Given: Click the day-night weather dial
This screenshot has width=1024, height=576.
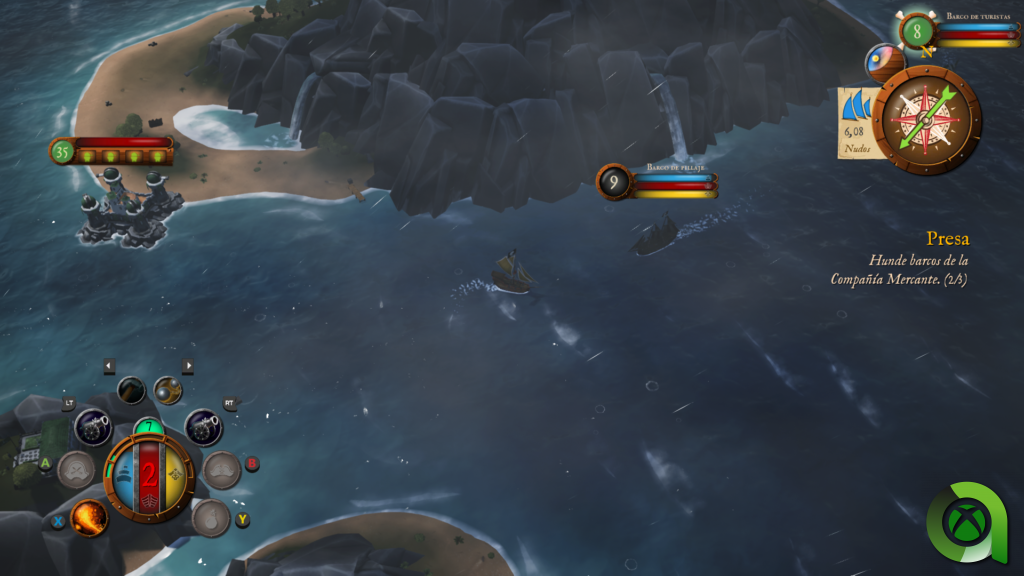Looking at the screenshot, I should click(884, 62).
